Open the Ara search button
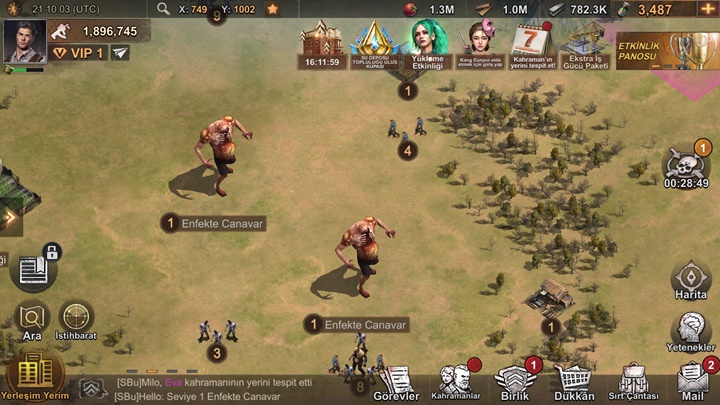 tap(32, 322)
